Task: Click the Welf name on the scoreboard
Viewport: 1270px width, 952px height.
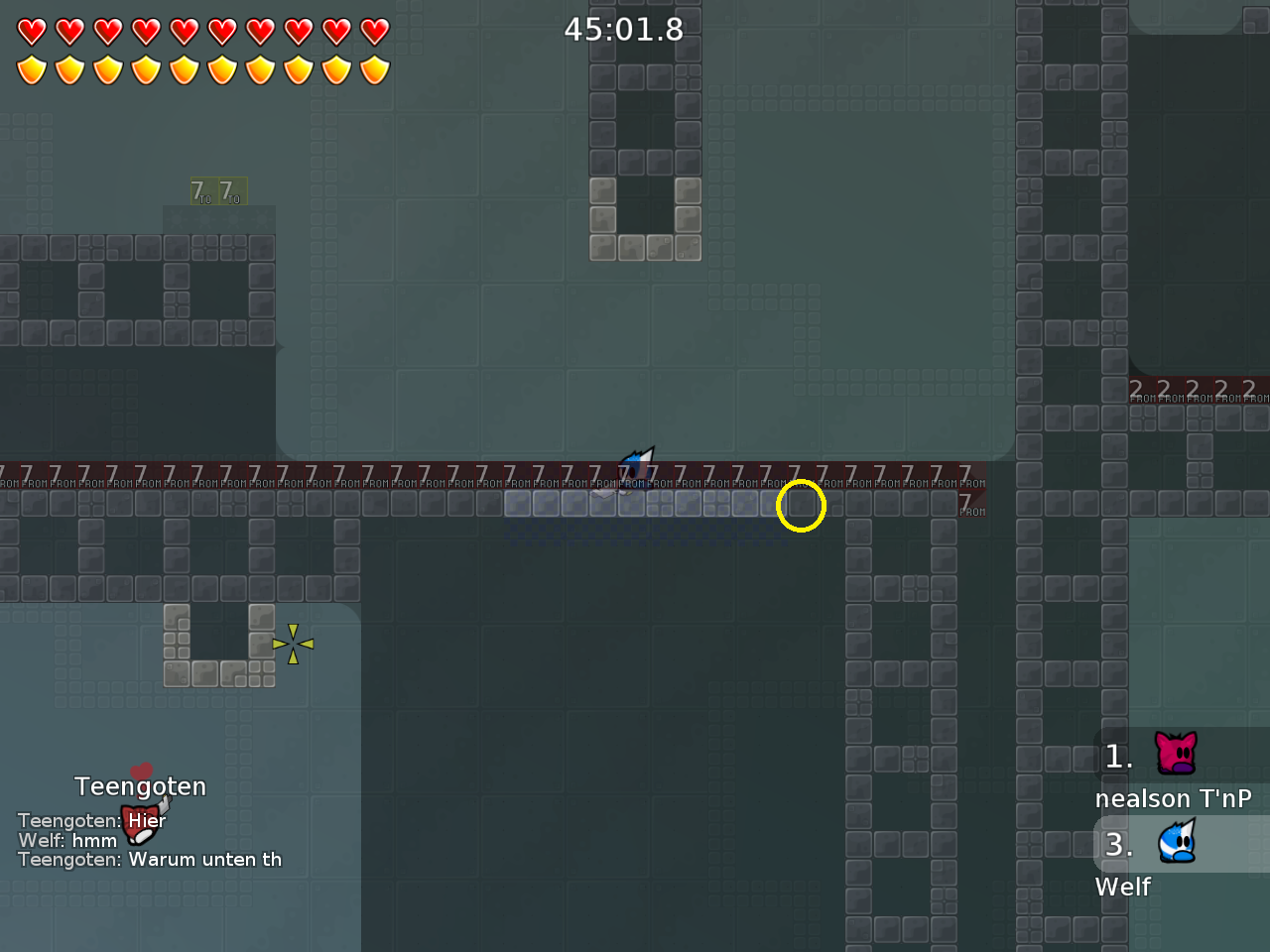Action: [1122, 887]
